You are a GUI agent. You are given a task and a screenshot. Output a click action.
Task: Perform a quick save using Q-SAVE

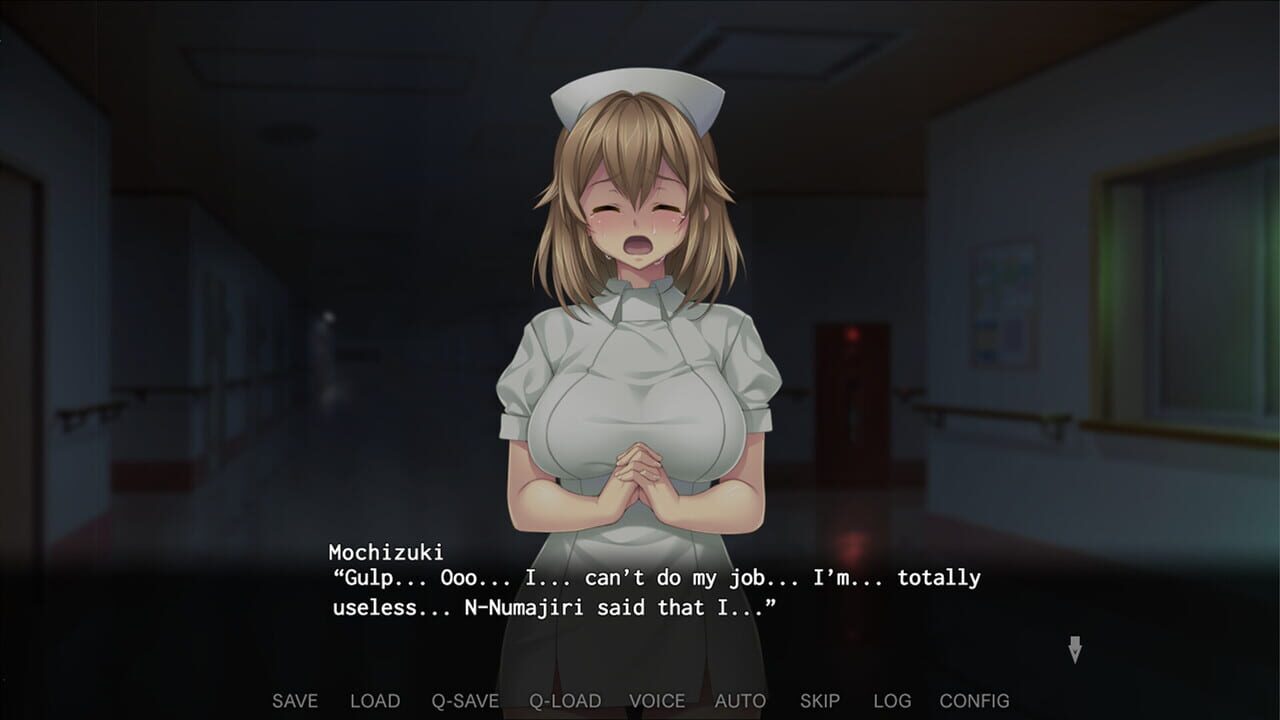click(x=464, y=701)
